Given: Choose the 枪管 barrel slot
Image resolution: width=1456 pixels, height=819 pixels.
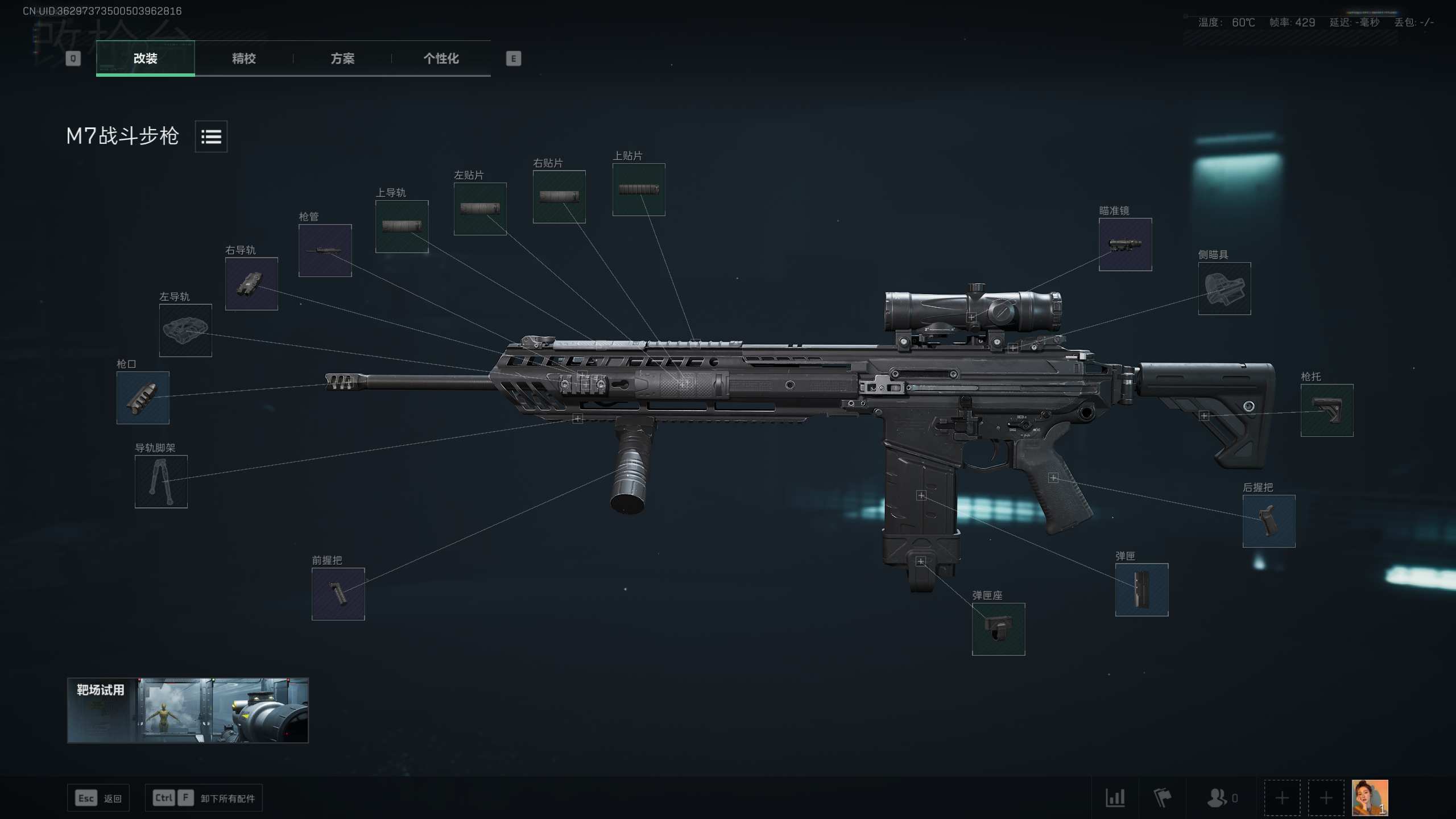Looking at the screenshot, I should (x=325, y=250).
